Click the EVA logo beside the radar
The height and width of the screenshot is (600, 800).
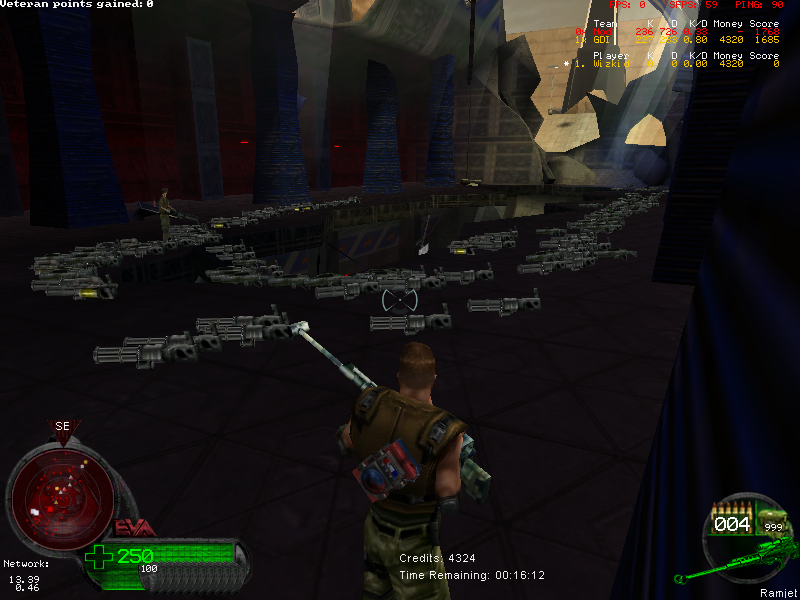(133, 528)
